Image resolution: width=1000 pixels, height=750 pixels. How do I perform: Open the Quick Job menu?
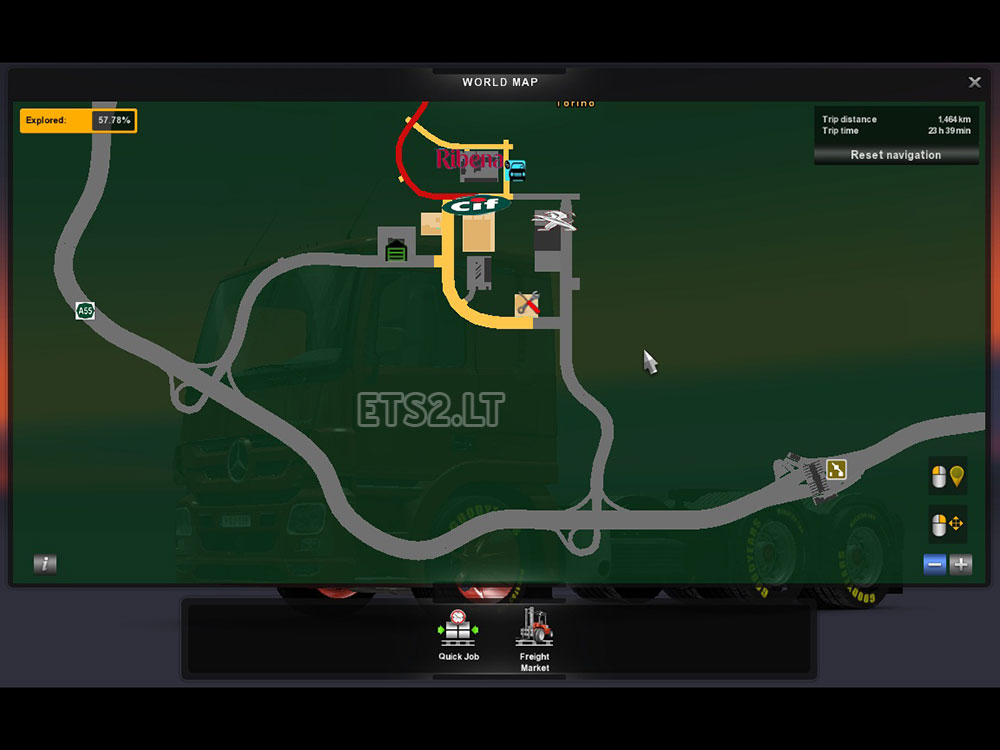click(x=458, y=637)
